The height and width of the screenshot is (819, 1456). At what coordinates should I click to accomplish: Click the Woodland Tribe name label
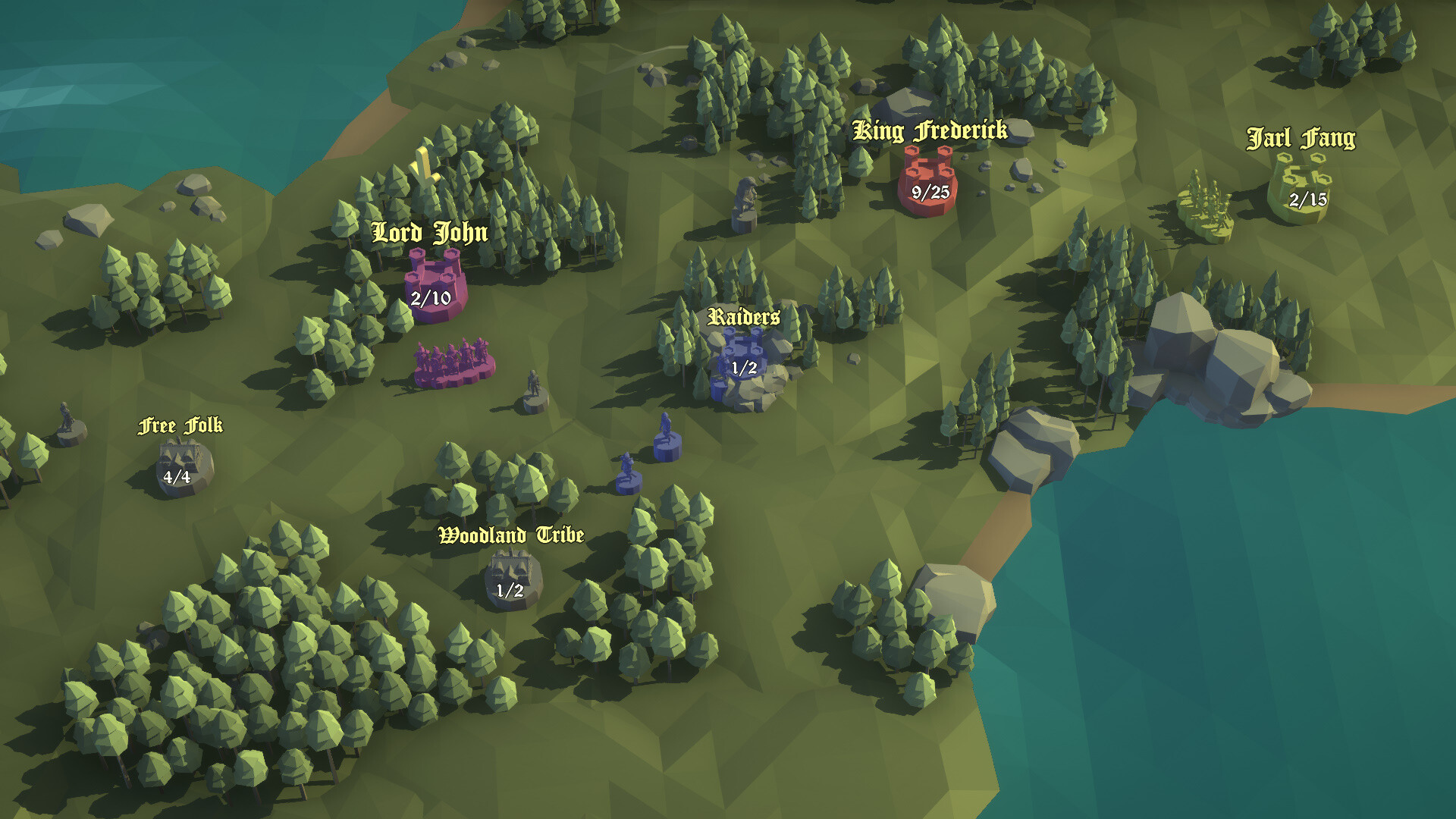[x=510, y=535]
